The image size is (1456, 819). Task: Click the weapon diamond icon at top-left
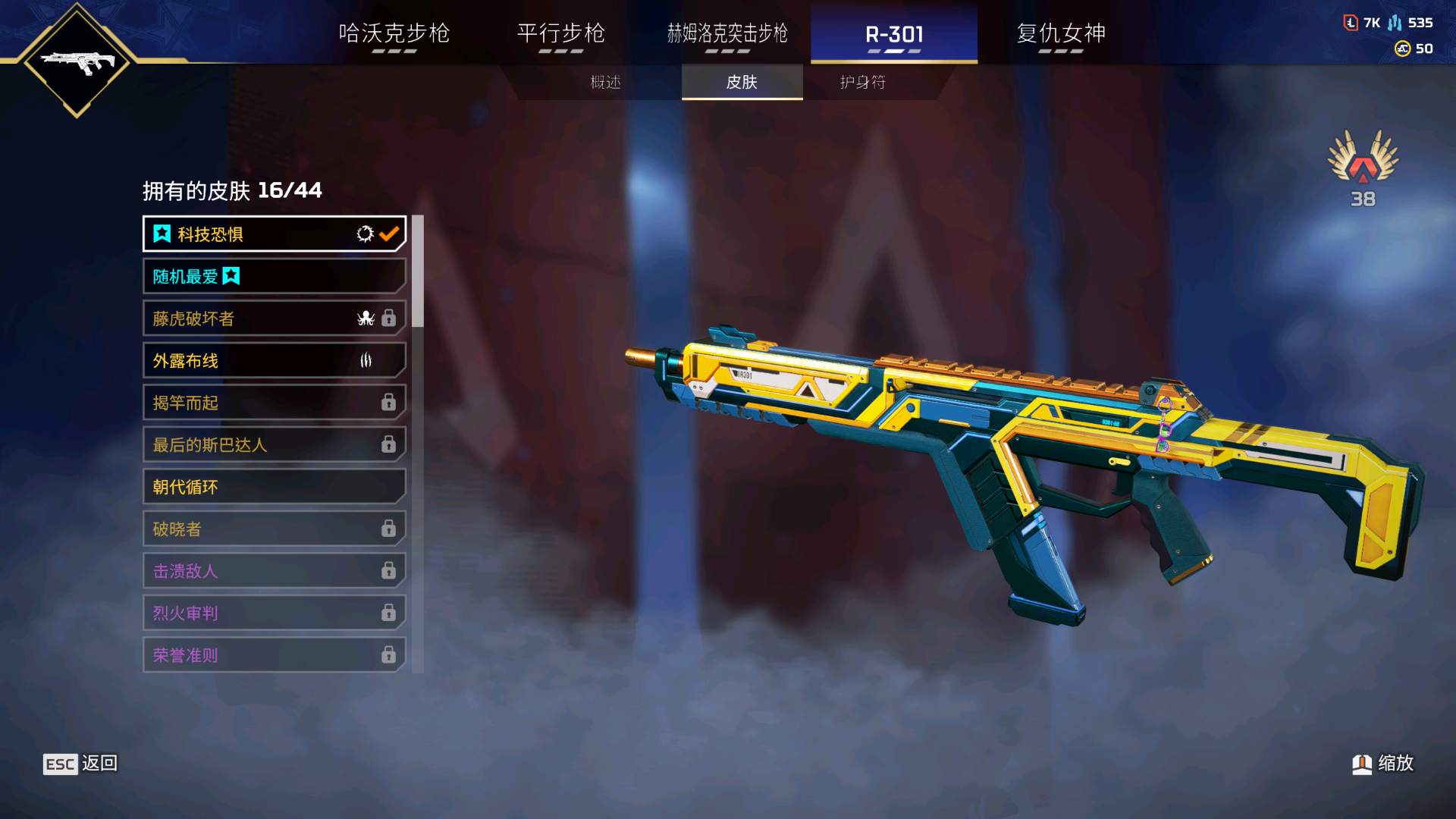(x=77, y=61)
